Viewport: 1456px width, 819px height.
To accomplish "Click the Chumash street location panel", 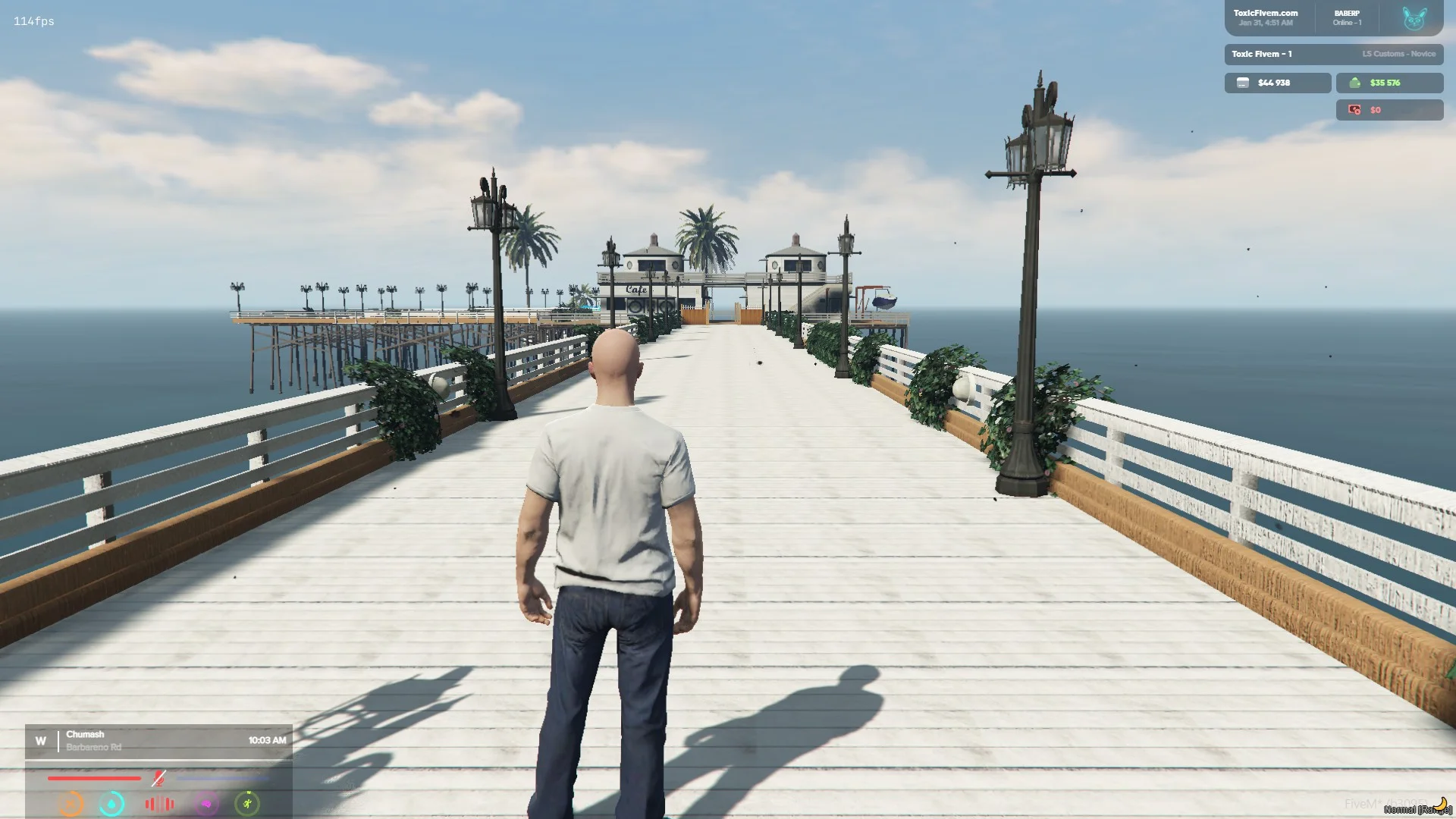I will click(158, 741).
